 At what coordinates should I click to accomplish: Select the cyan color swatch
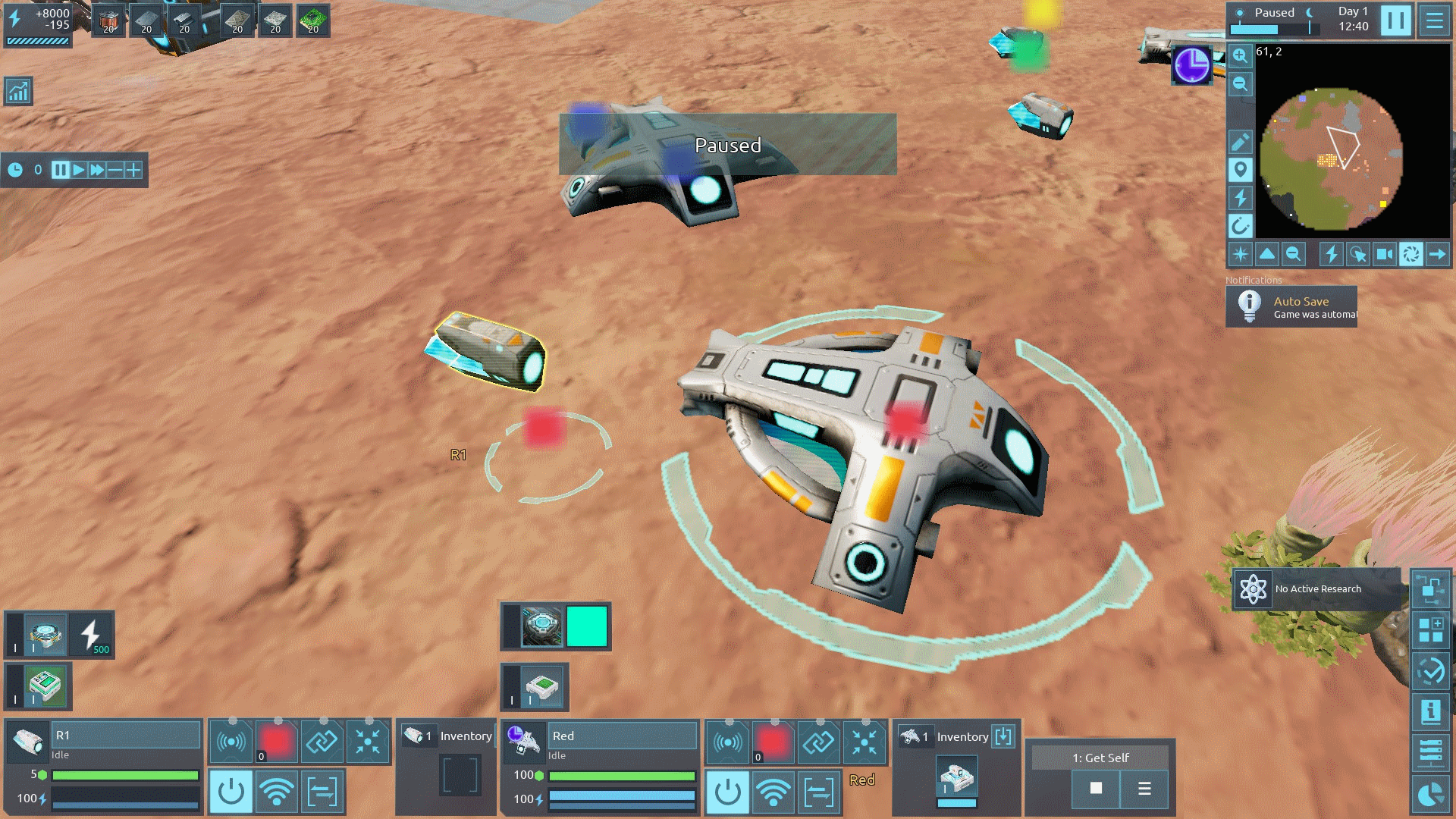tap(587, 626)
